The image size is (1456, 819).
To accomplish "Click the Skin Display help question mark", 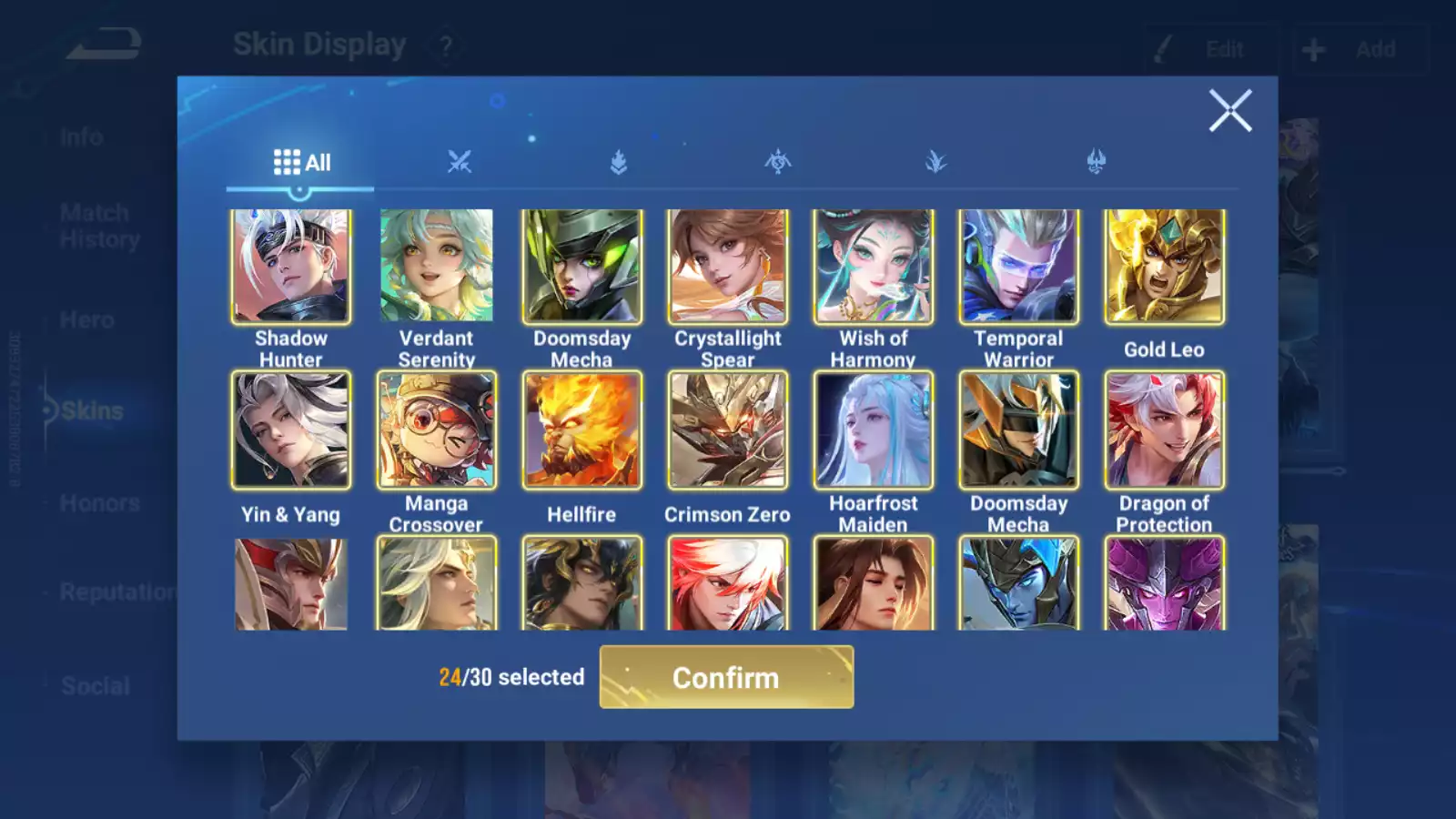I will (x=445, y=45).
